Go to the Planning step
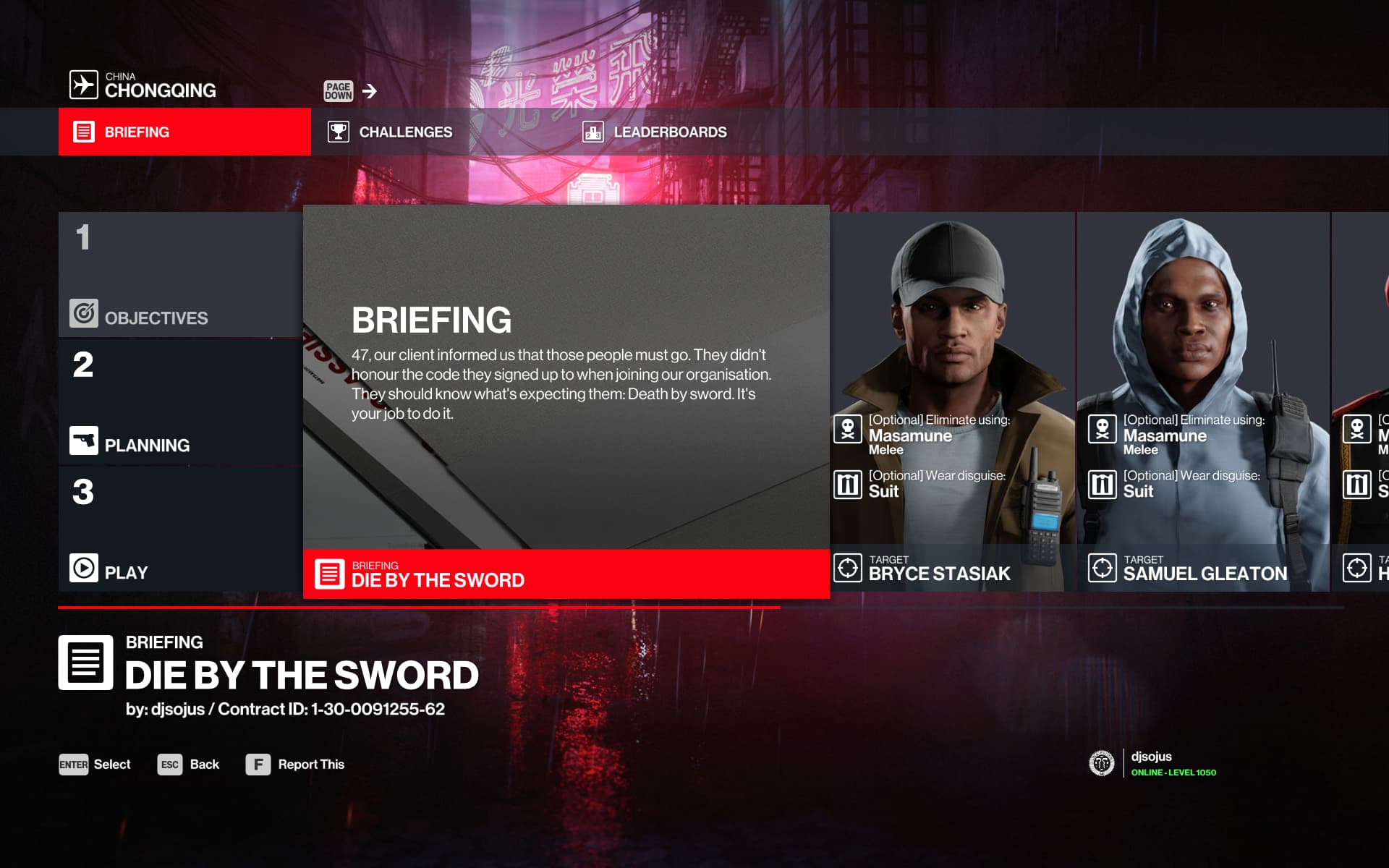1389x868 pixels. coord(180,402)
